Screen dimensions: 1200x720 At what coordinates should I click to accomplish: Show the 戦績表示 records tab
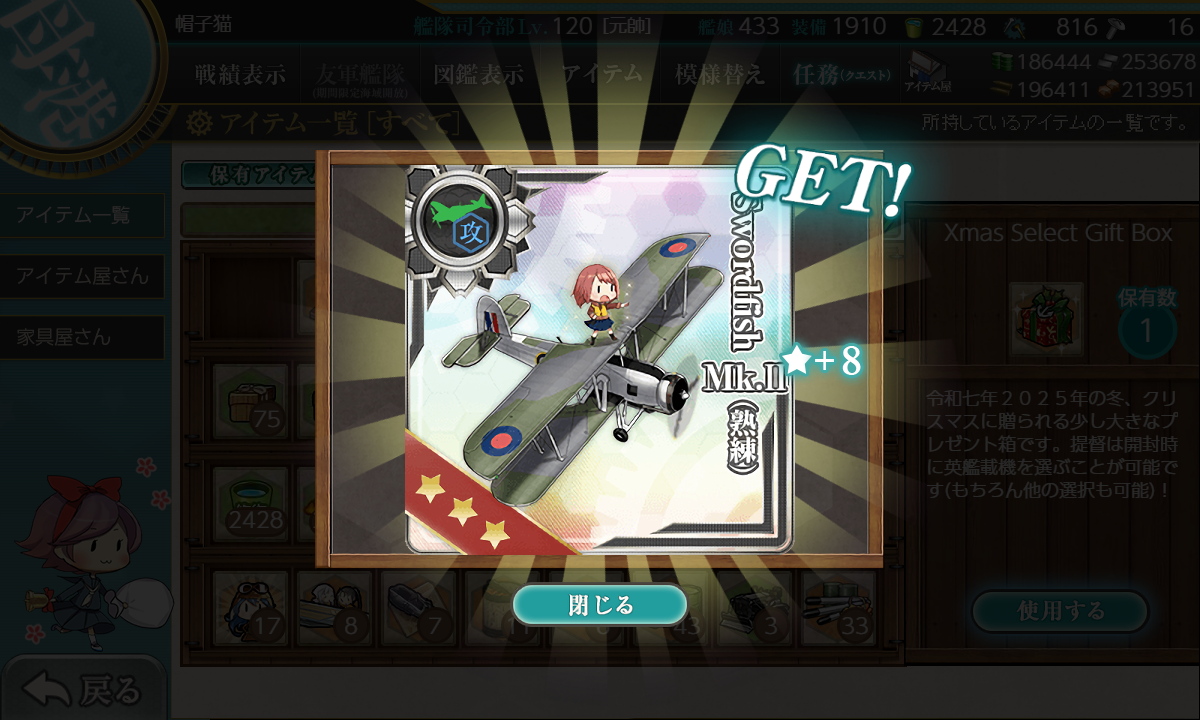point(240,75)
